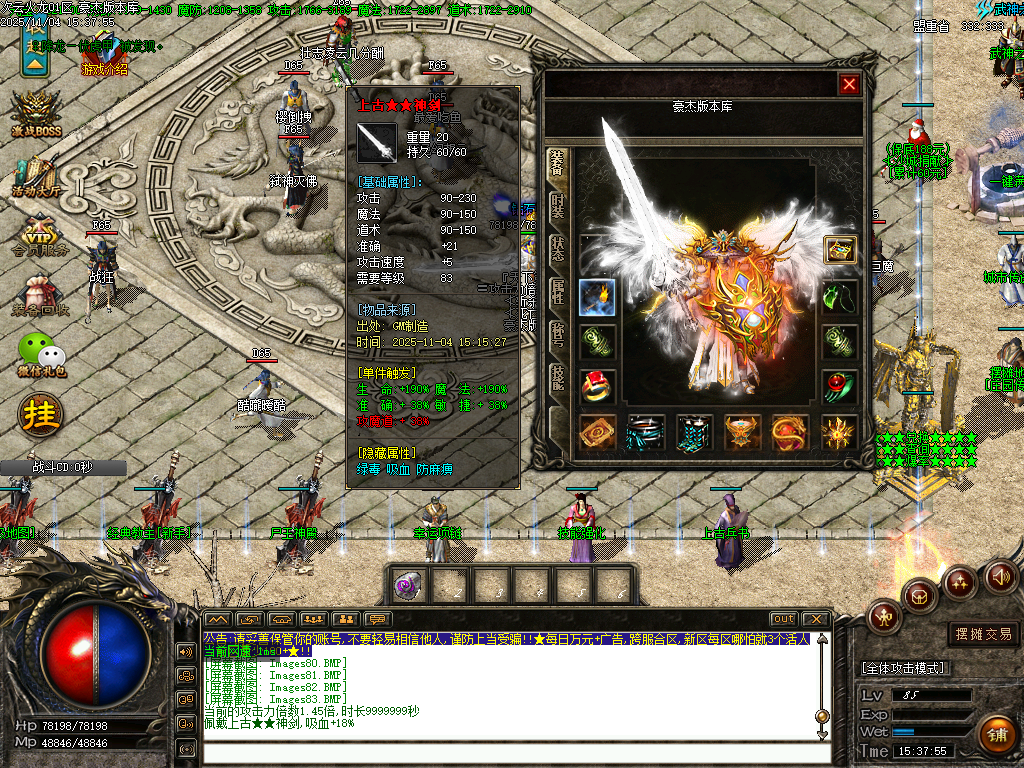Select the red gem ring equipment slot
The height and width of the screenshot is (768, 1024).
pyautogui.click(x=597, y=386)
